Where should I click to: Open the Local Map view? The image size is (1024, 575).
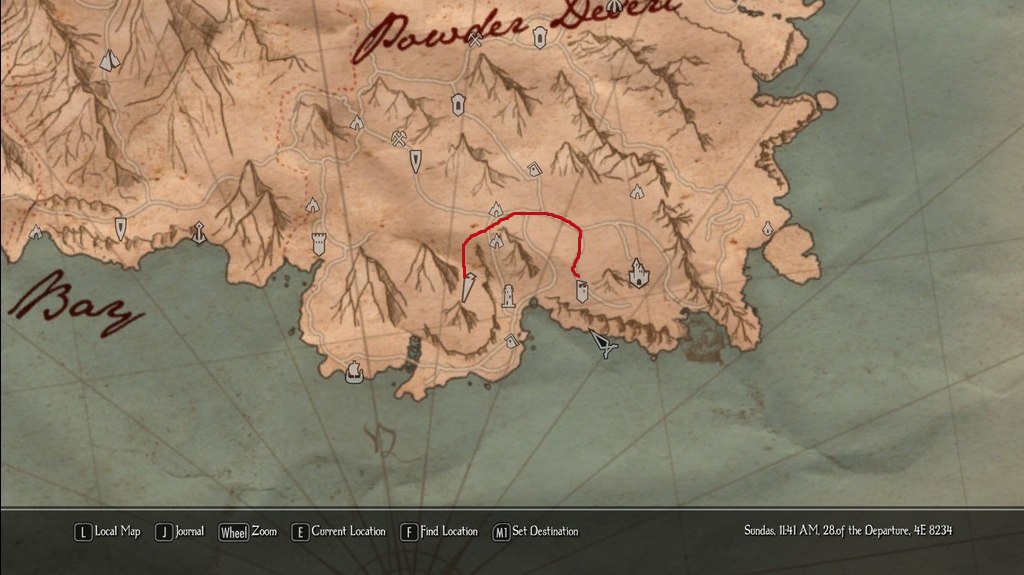pyautogui.click(x=108, y=532)
